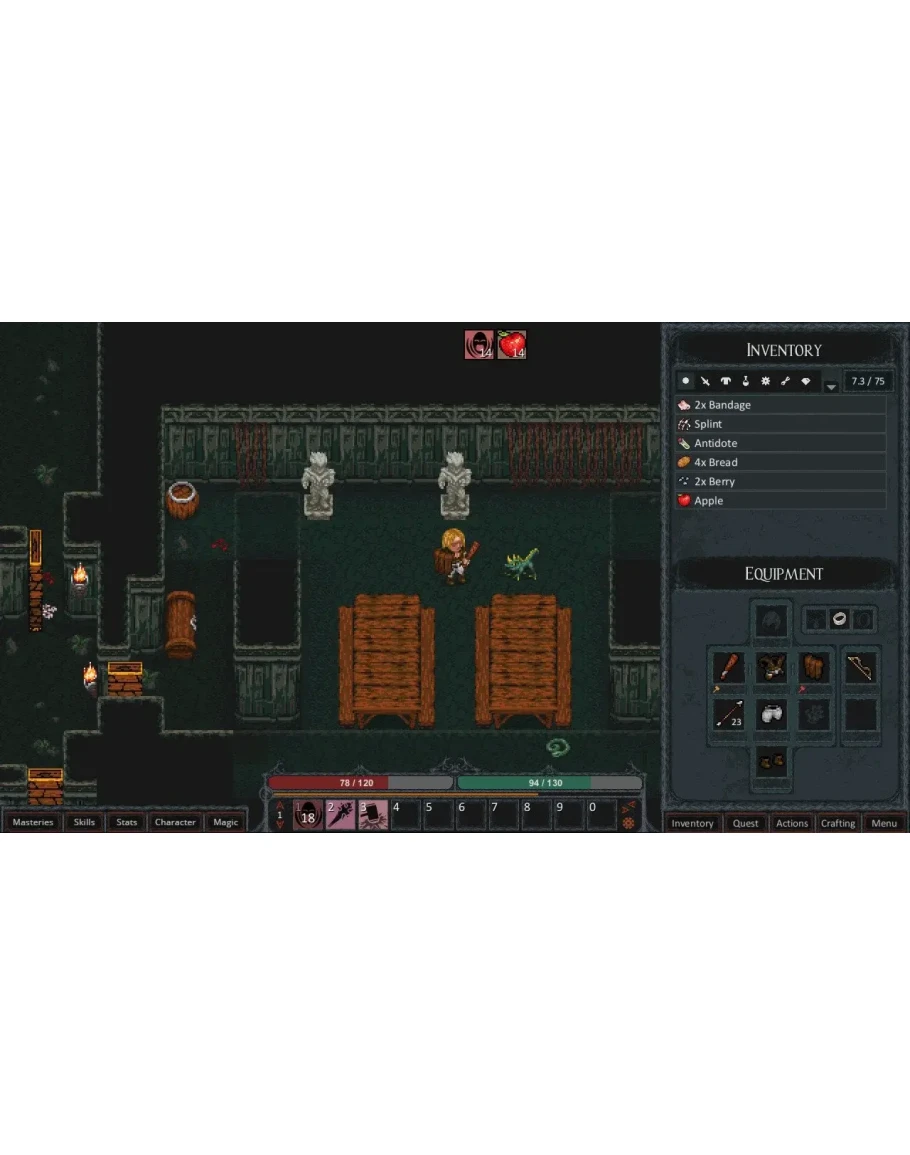Open the Crafting tab
This screenshot has height=1155, width=910.
point(838,824)
